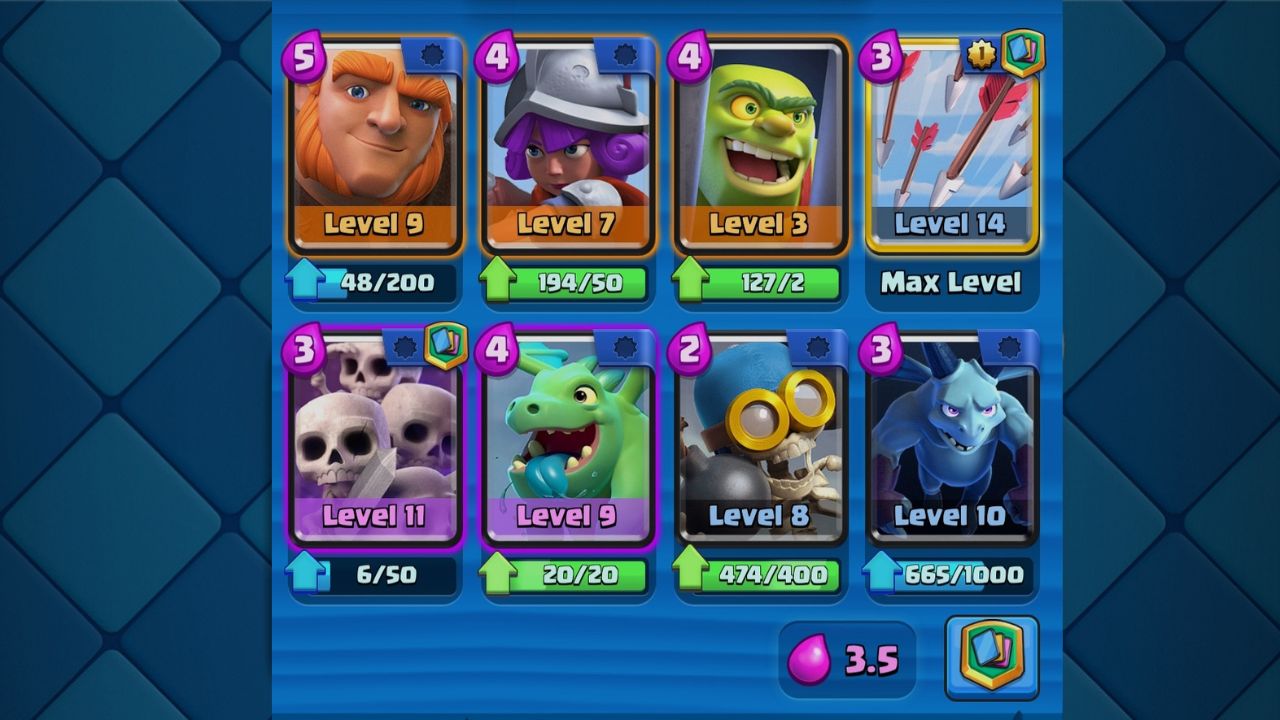The height and width of the screenshot is (720, 1280).
Task: Select the Arrows Max Level card
Action: (951, 150)
